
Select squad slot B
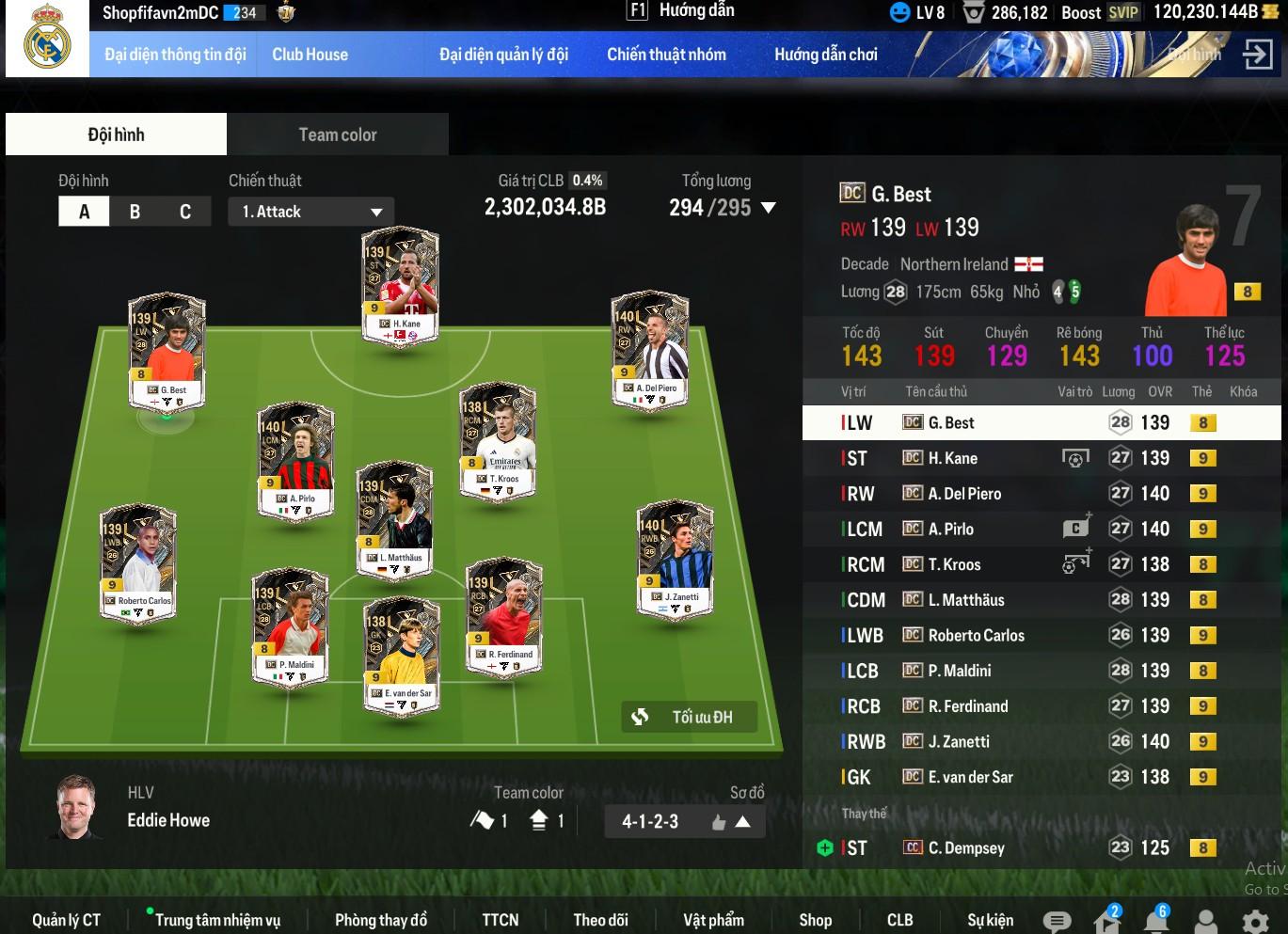(135, 212)
